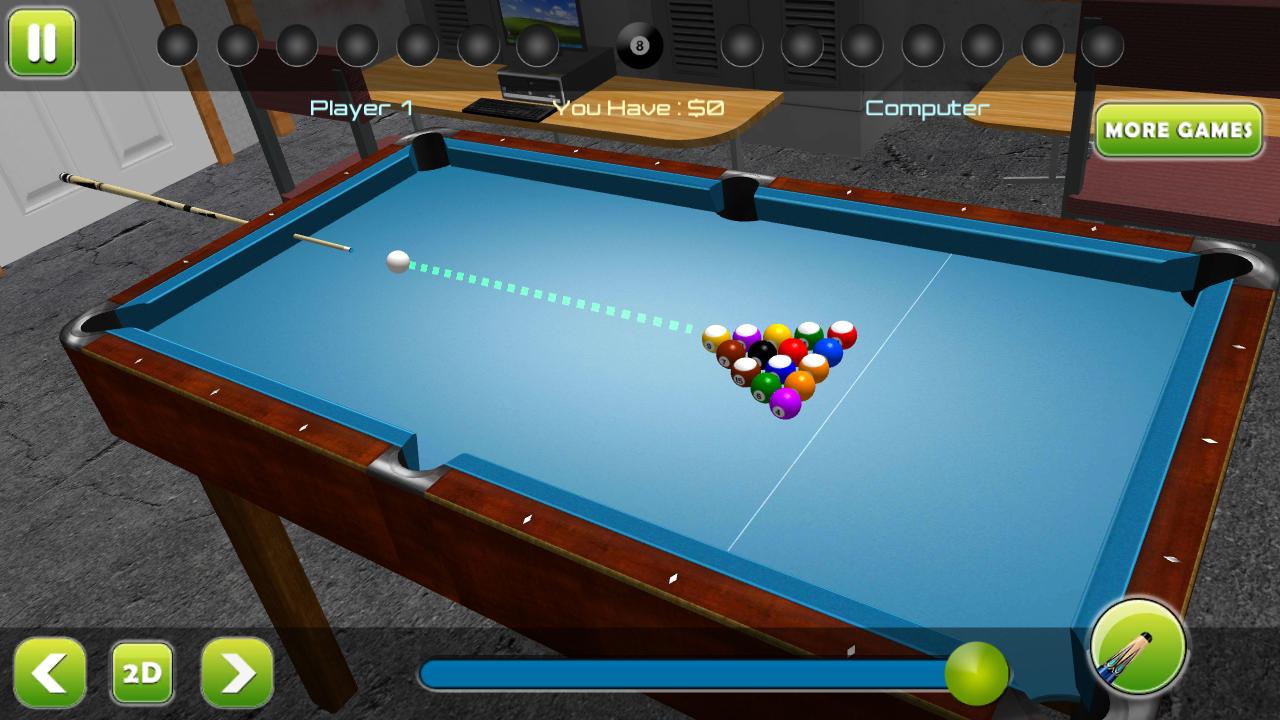Viewport: 1280px width, 720px height.
Task: Click the 'You Have : $0' money display
Action: [637, 105]
